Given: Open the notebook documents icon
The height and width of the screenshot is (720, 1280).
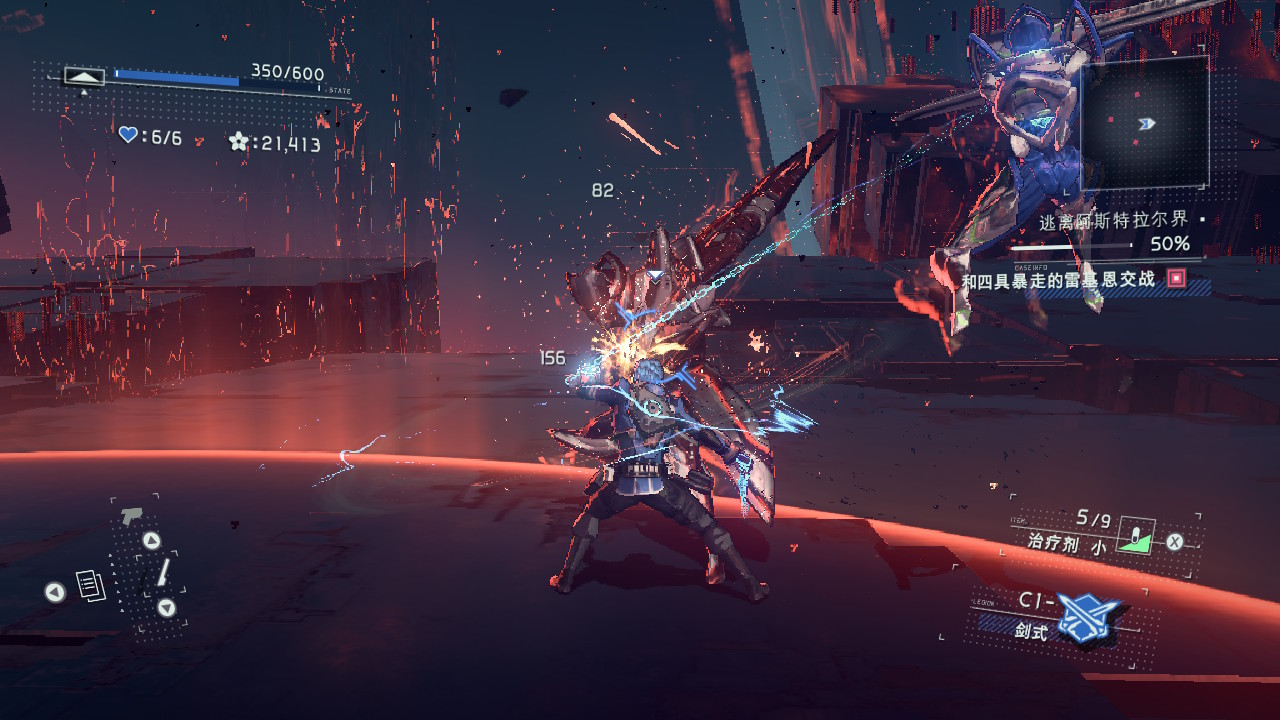Looking at the screenshot, I should coord(91,587).
